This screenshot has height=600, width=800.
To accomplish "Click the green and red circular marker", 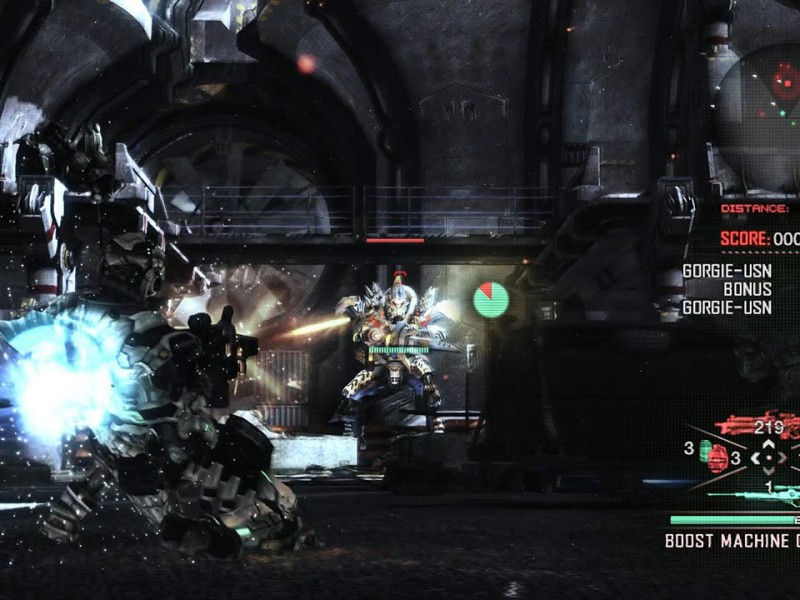I will pos(491,299).
